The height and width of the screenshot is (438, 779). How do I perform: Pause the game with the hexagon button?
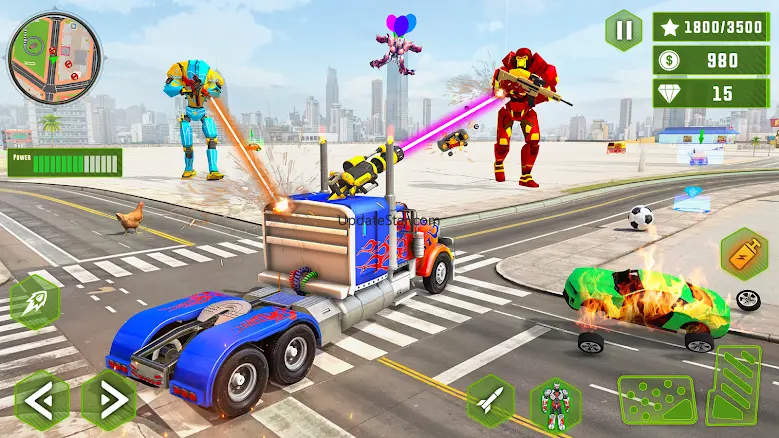pos(624,31)
